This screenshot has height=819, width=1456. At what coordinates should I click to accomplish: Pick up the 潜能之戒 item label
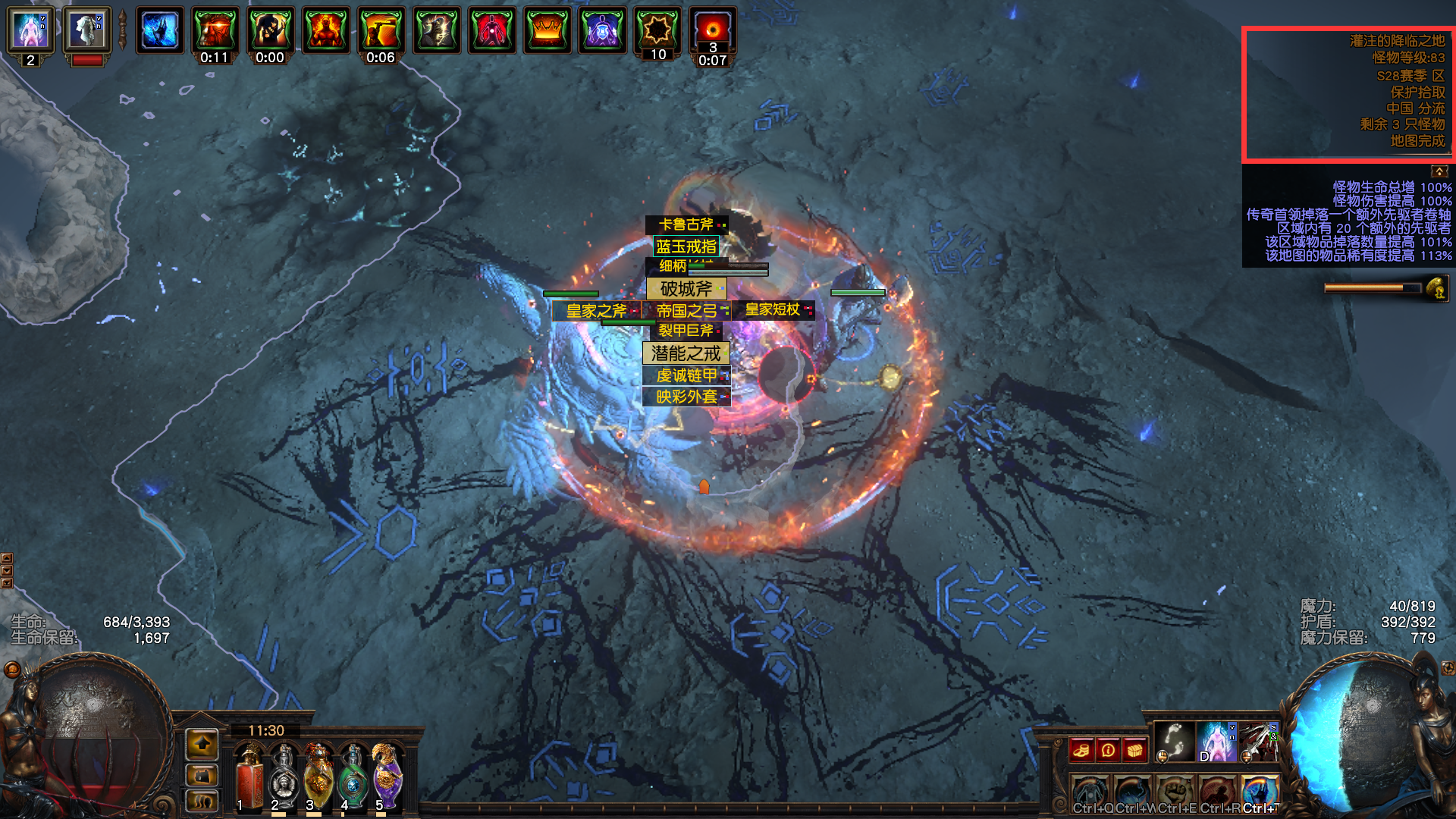coord(686,353)
